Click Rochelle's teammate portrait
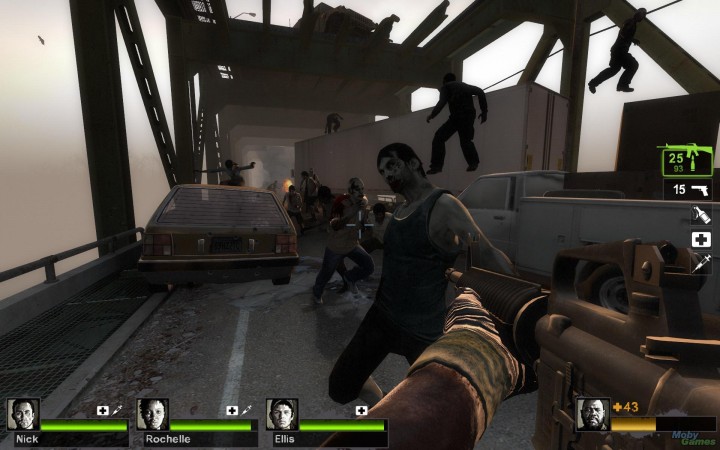720x450 pixels. pos(152,414)
